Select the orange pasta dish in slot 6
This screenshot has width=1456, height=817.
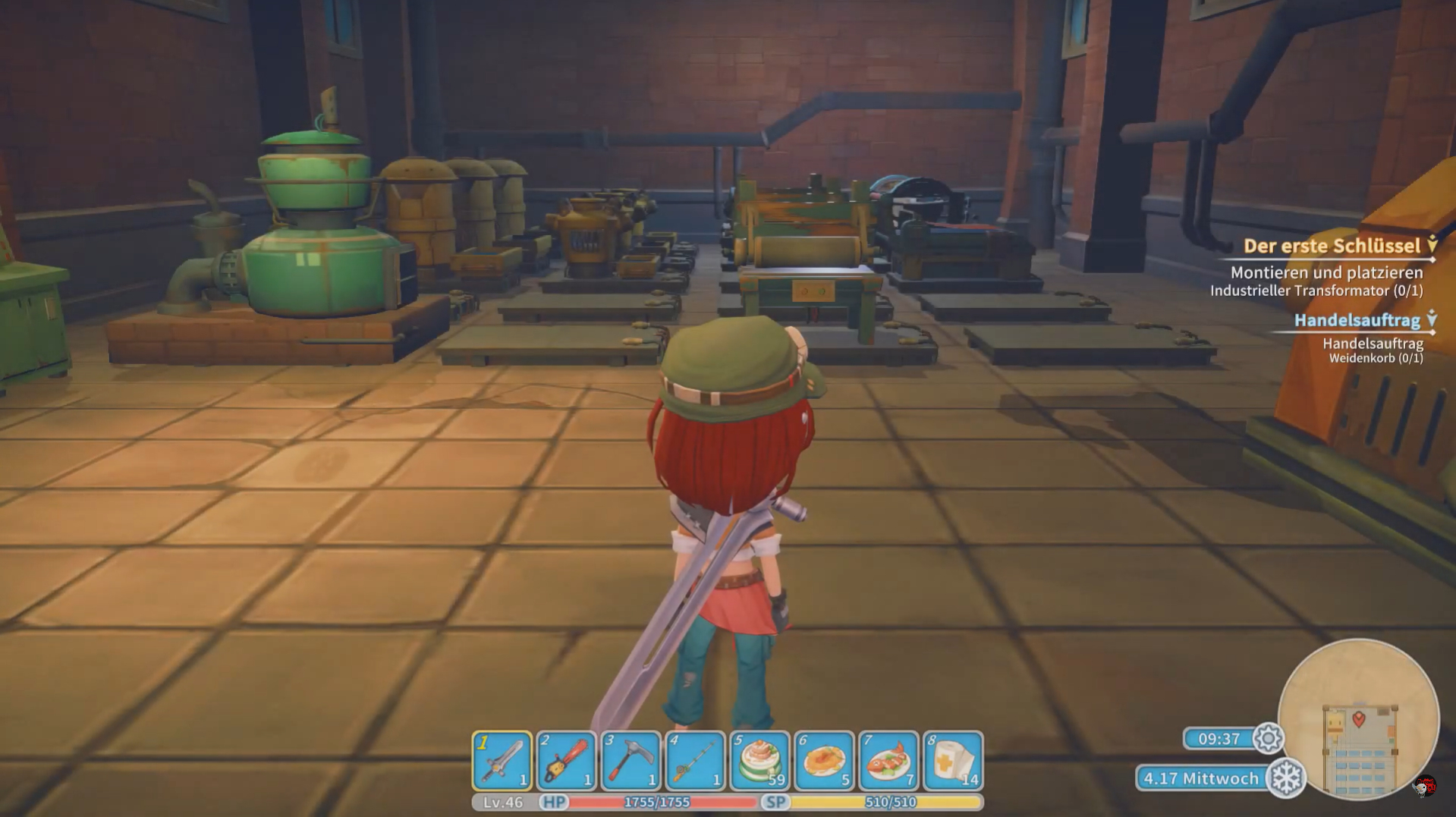point(824,760)
